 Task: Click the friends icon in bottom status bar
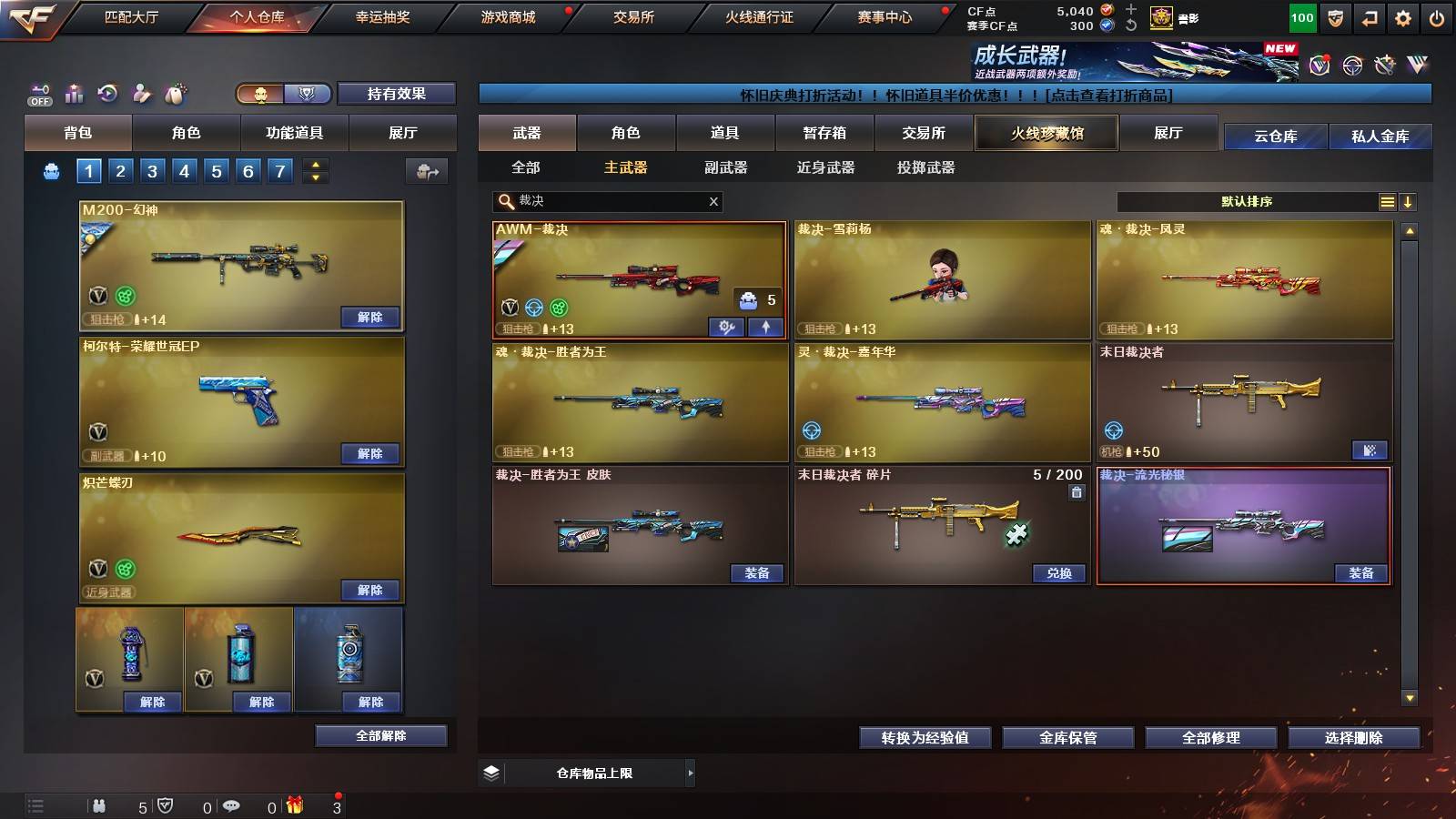click(100, 805)
